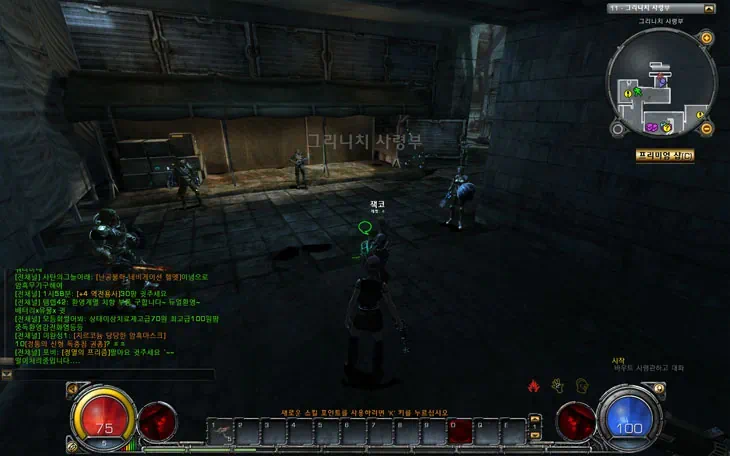Image resolution: width=730 pixels, height=456 pixels.
Task: Zoom in the minimap with plus button
Action: pos(706,38)
